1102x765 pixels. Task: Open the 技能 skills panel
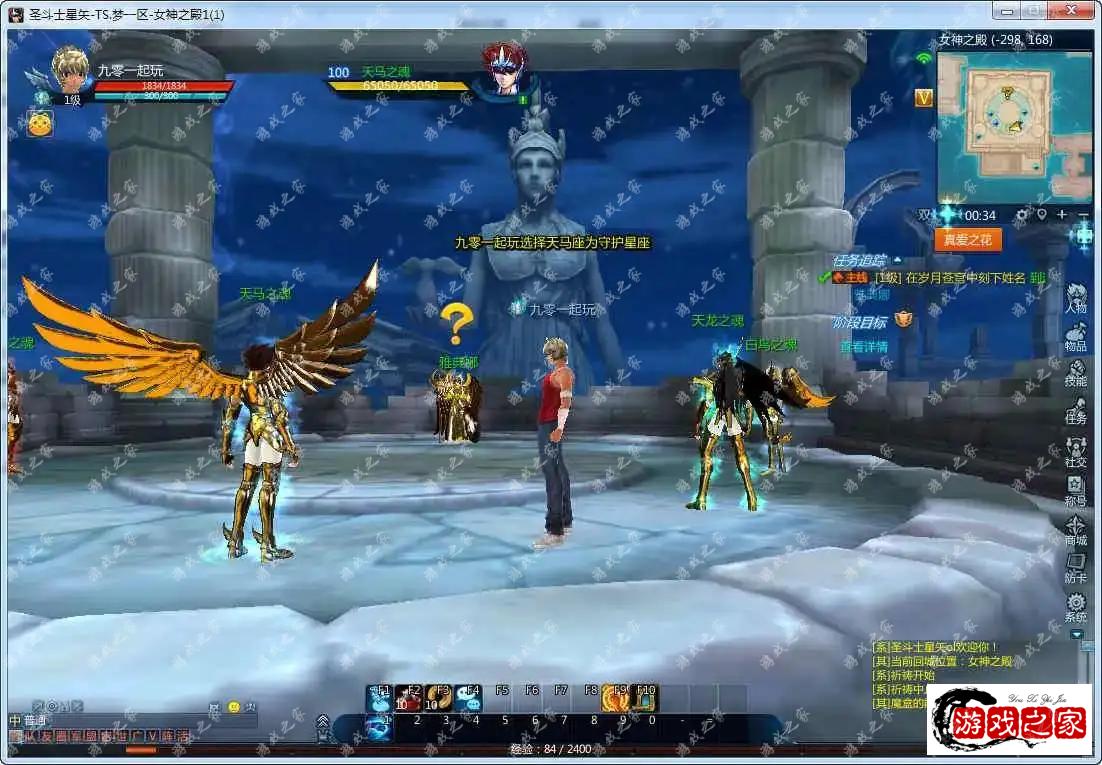(x=1076, y=374)
